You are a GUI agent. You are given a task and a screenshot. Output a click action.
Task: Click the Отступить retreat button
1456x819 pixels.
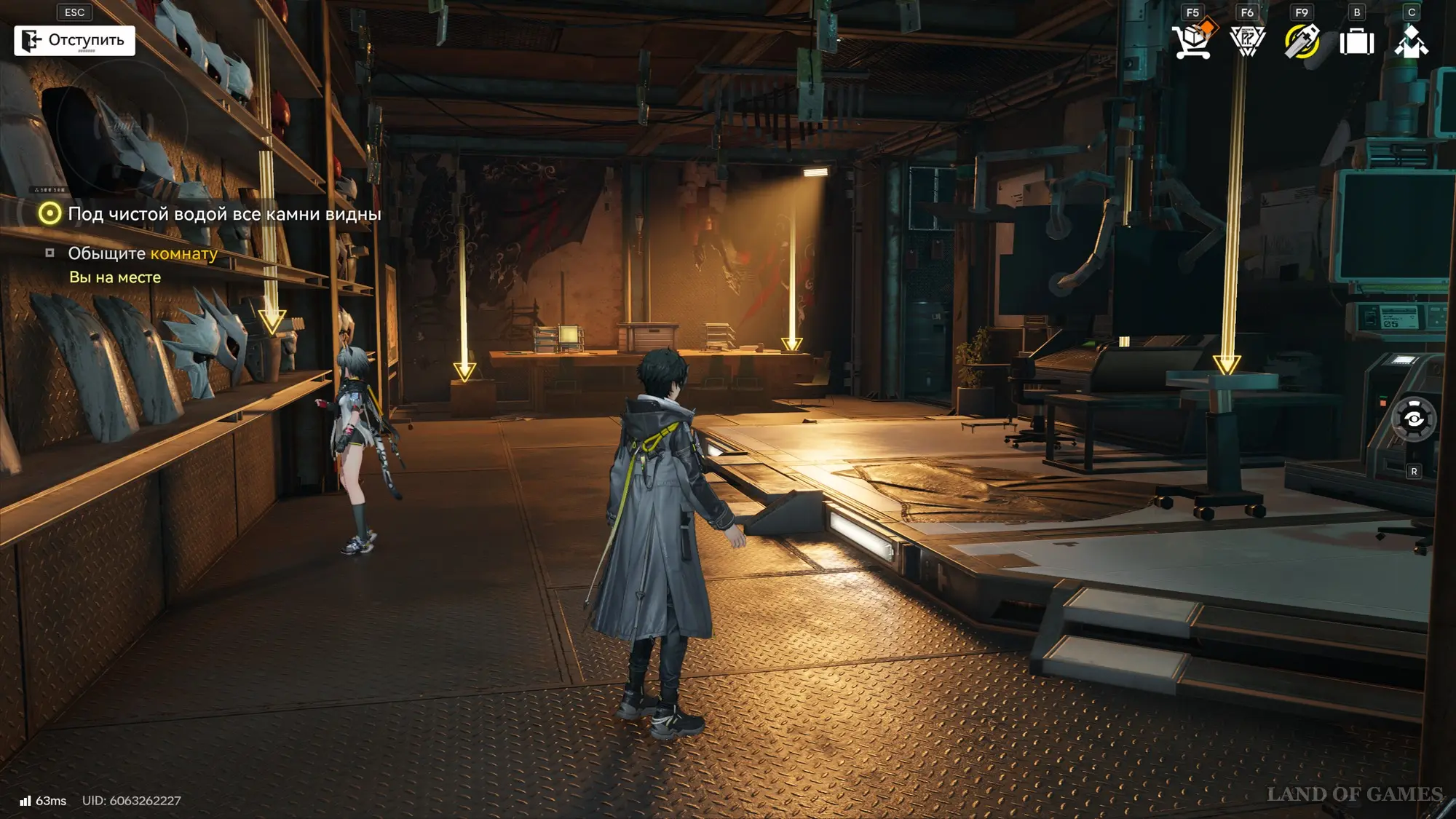point(74,41)
